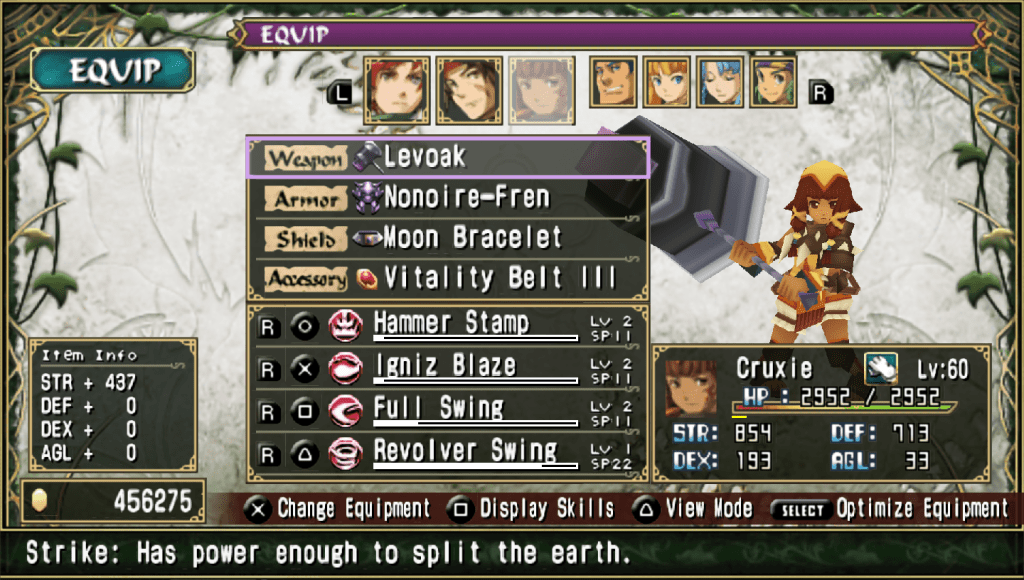Open the Moon Bracelet shield slot
The height and width of the screenshot is (580, 1024).
(x=446, y=238)
